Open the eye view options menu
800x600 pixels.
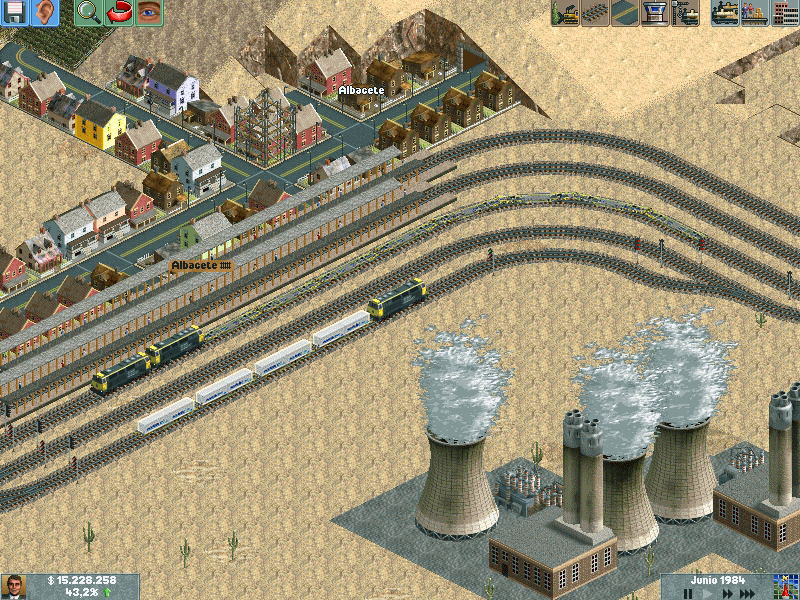coord(149,13)
